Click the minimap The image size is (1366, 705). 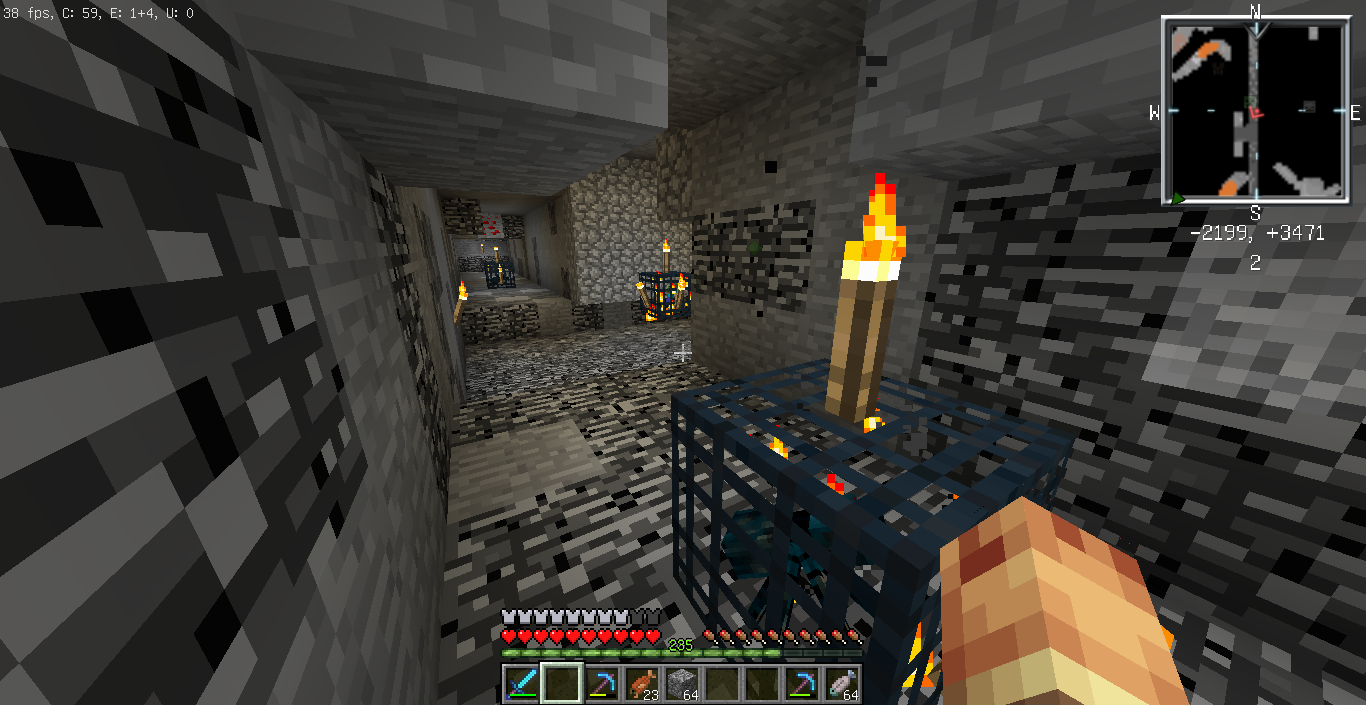1254,111
